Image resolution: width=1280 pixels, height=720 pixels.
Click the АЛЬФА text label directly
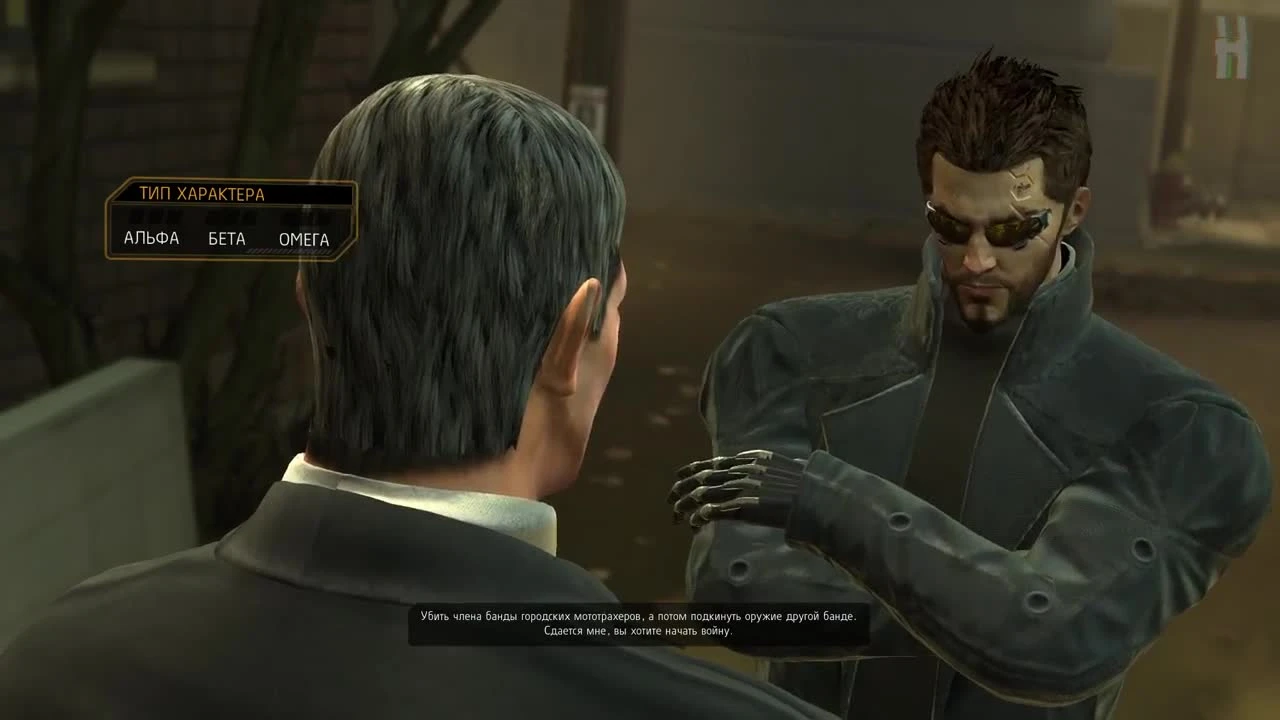(150, 239)
